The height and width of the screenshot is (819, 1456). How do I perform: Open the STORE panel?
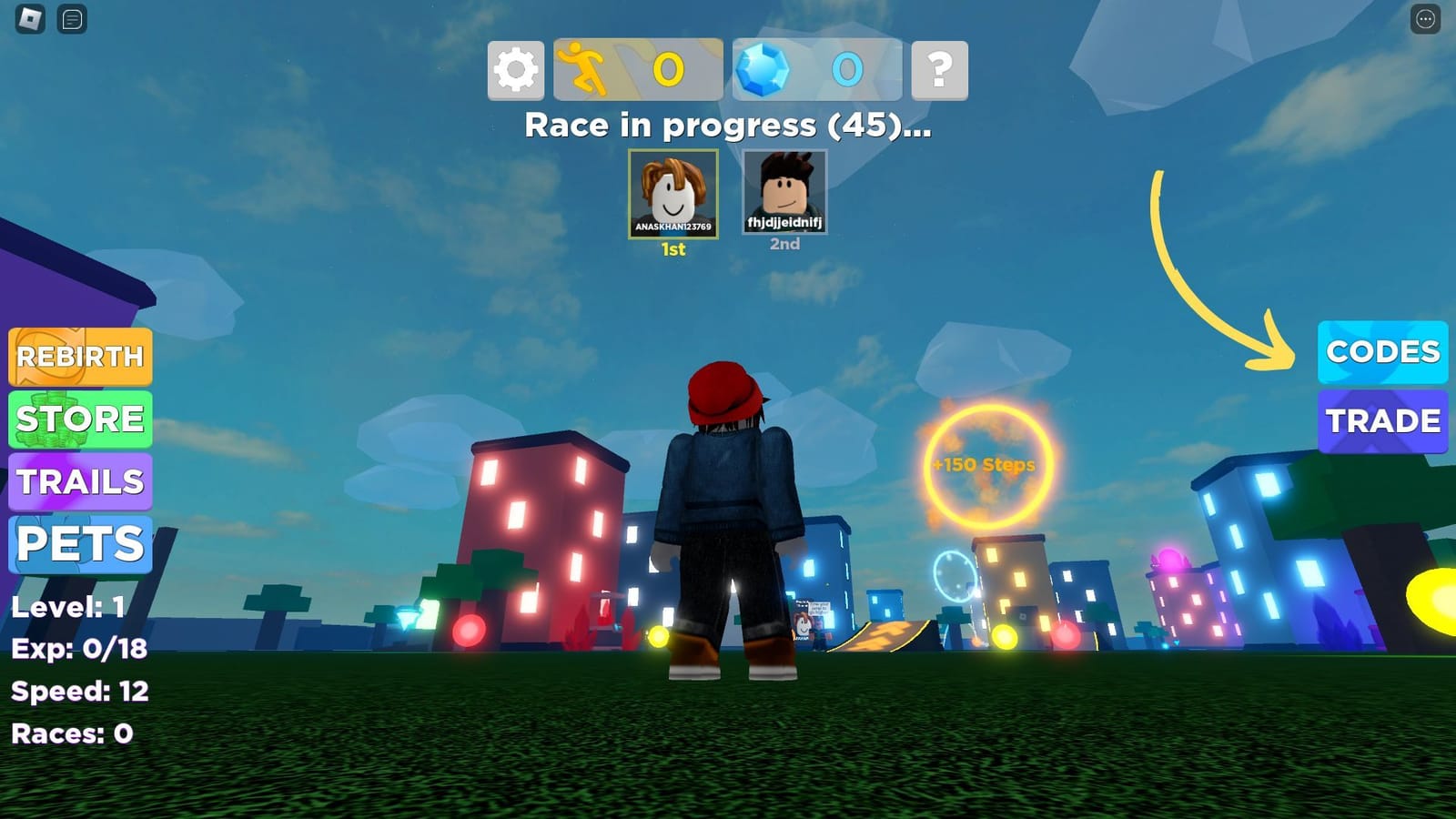80,420
